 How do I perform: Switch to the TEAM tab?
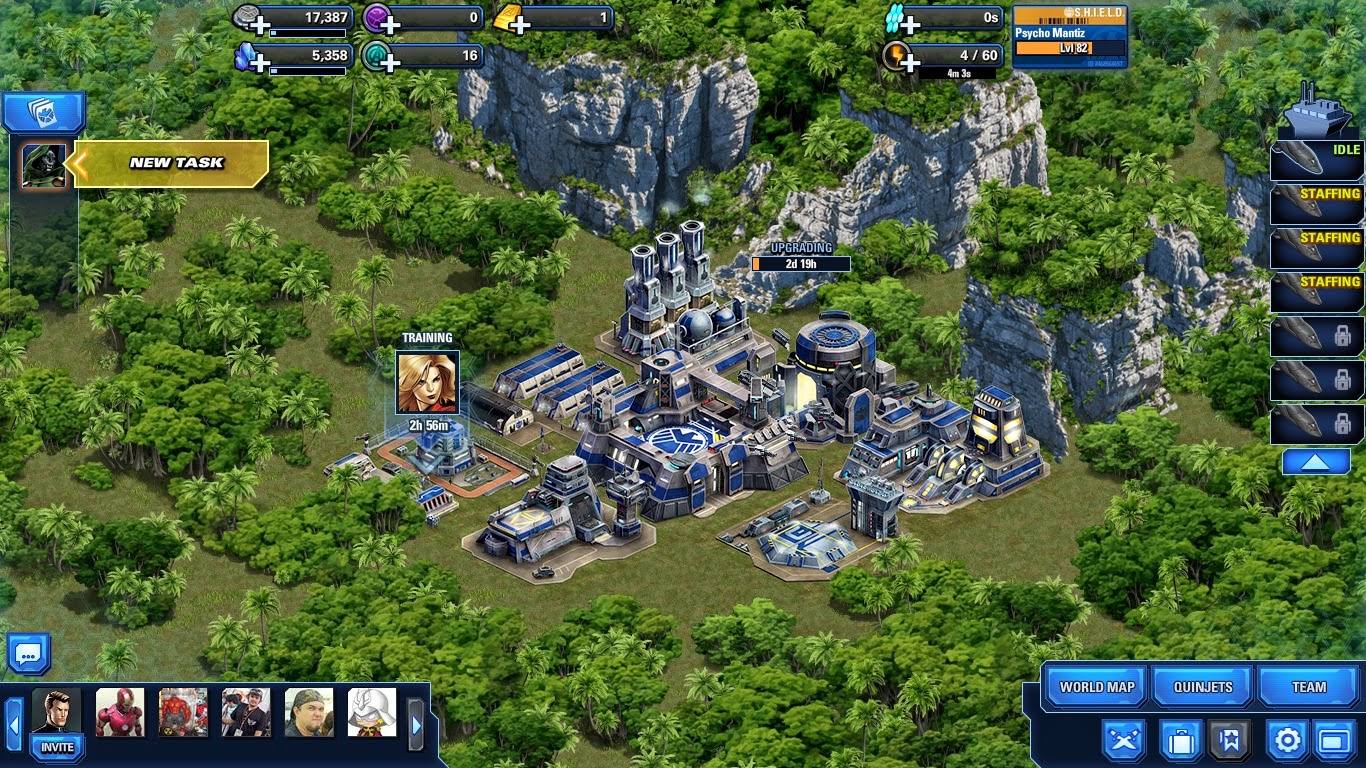pos(1308,687)
